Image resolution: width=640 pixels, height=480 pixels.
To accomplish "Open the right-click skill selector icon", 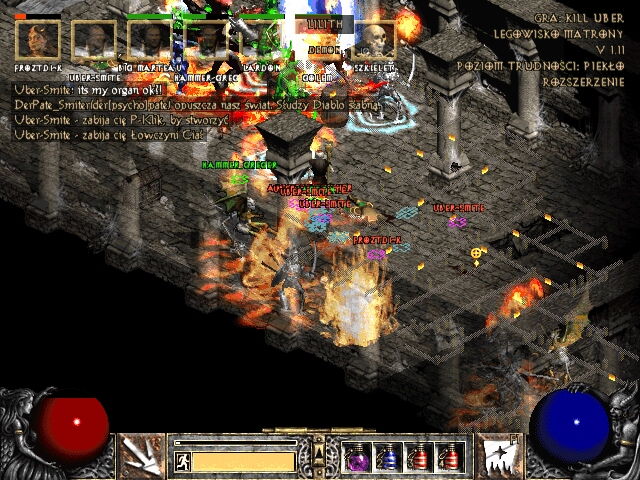I will pos(497,455).
